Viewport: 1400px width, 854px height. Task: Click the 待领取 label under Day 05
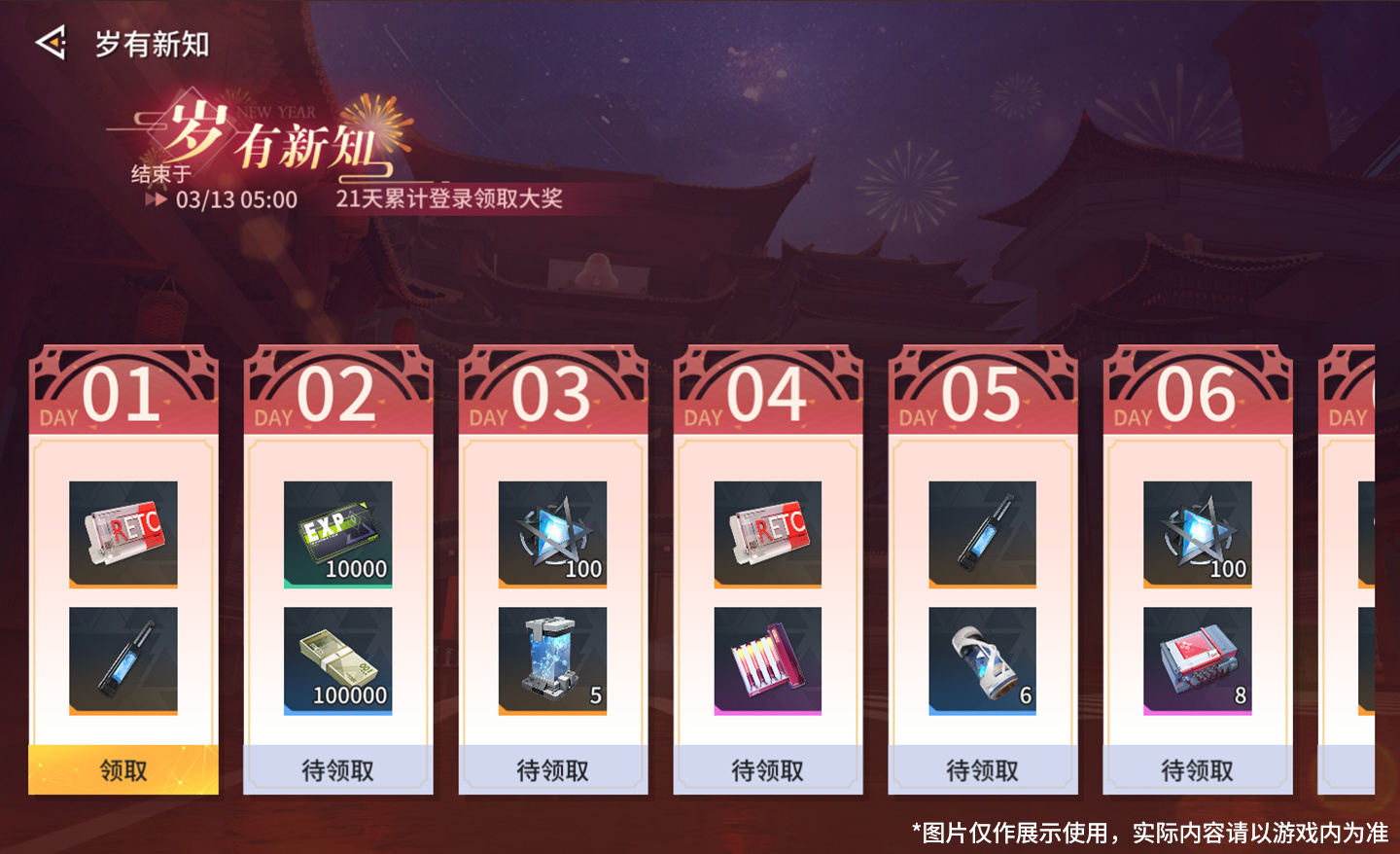coord(982,769)
